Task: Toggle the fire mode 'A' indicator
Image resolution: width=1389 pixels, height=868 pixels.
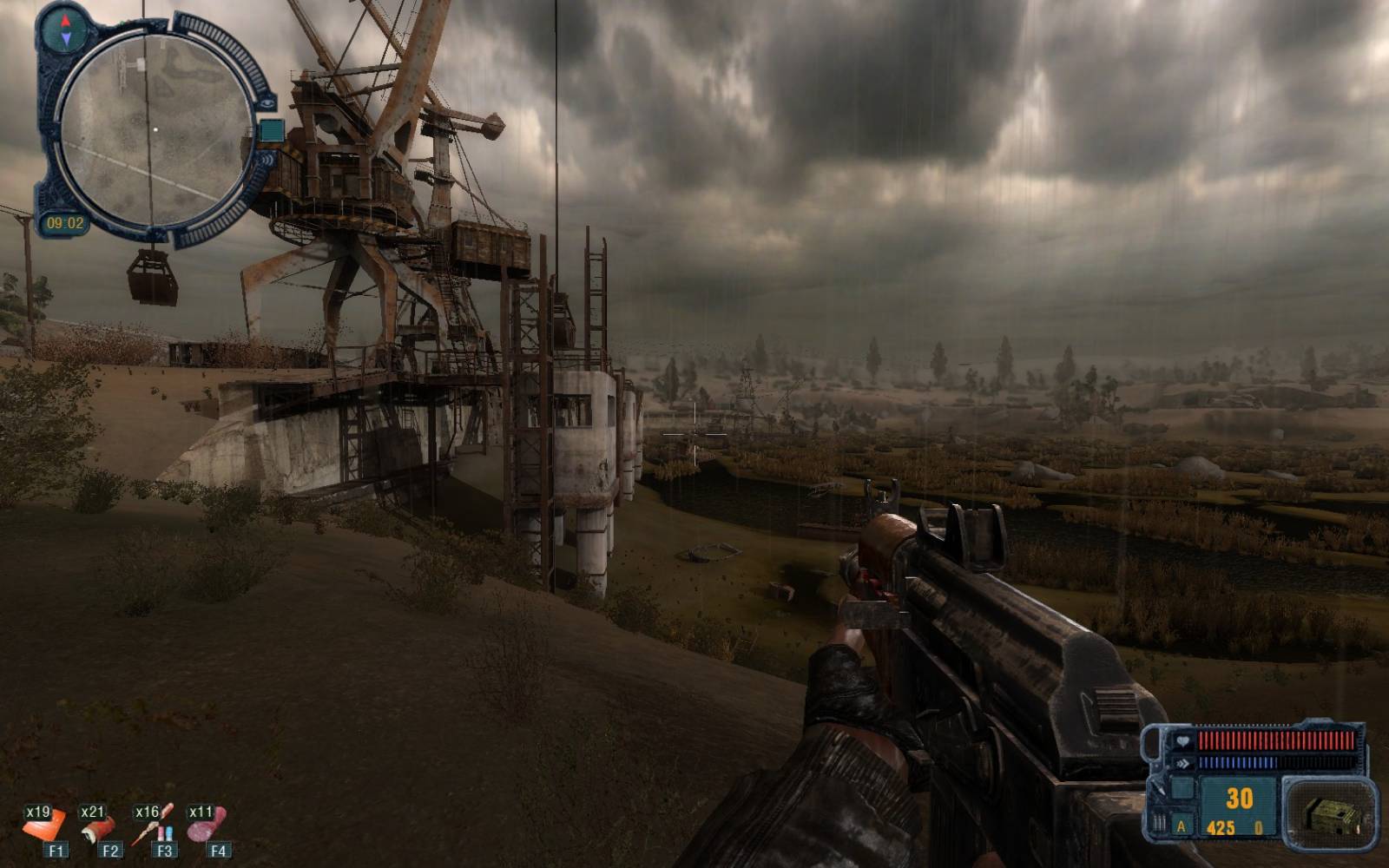Action: (x=1180, y=827)
